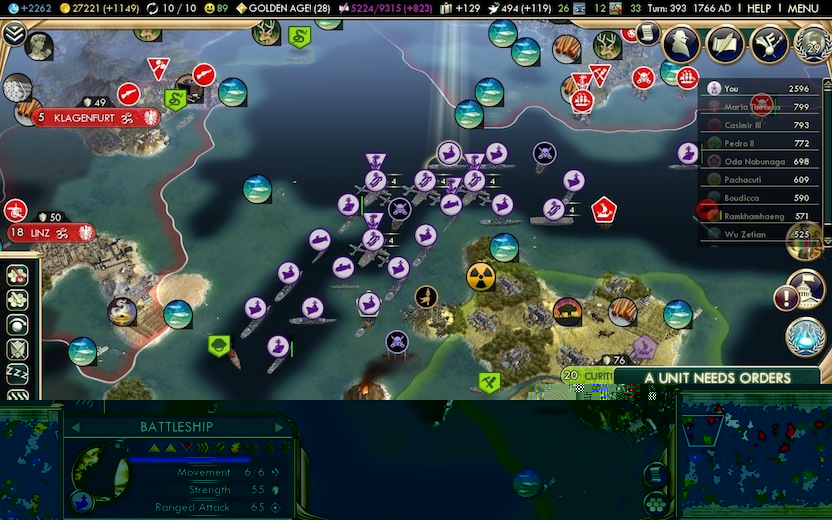Select previous unit with Battleship left arrow
832x520 pixels.
click(75, 427)
